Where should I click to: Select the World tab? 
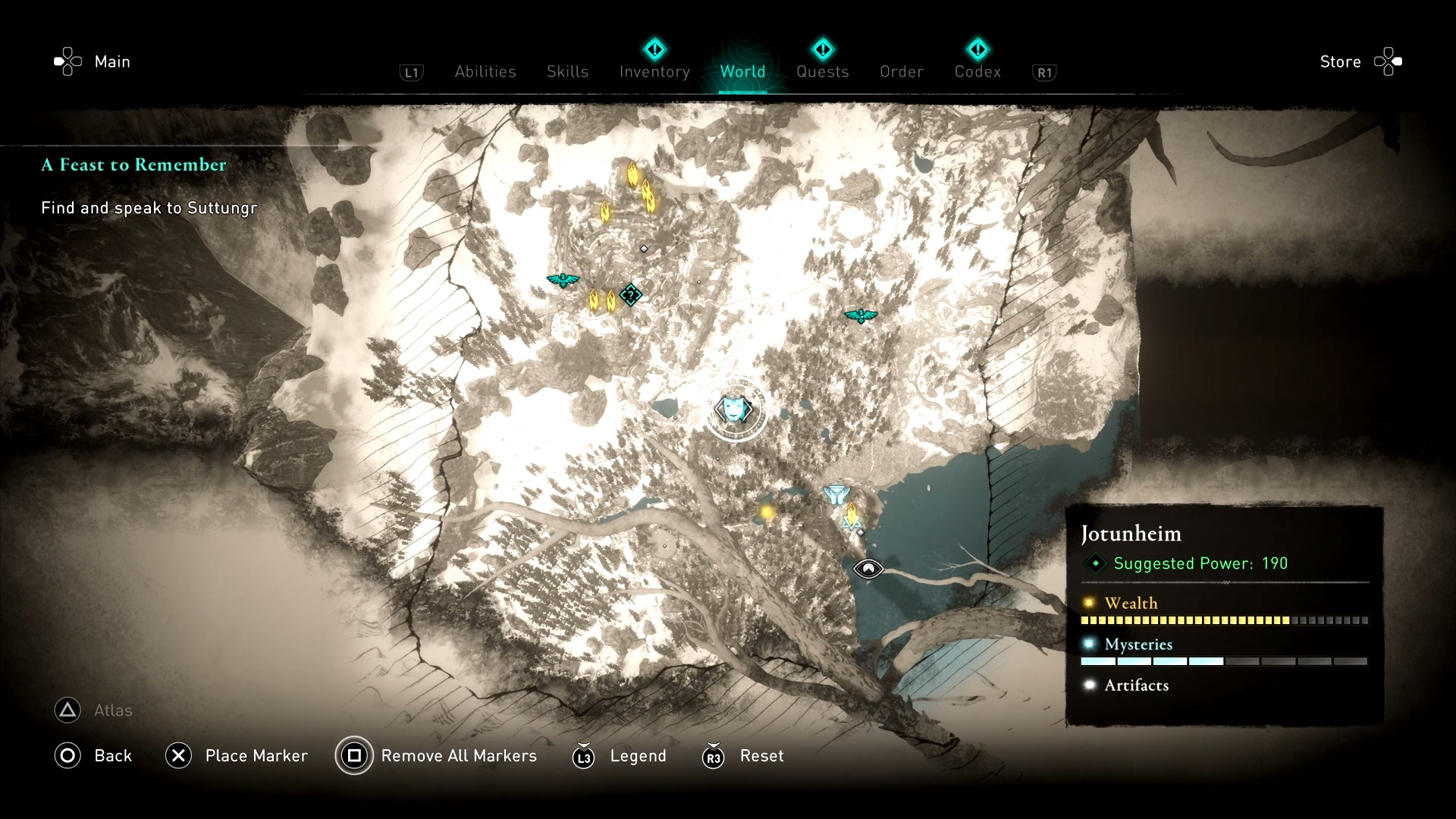click(742, 71)
